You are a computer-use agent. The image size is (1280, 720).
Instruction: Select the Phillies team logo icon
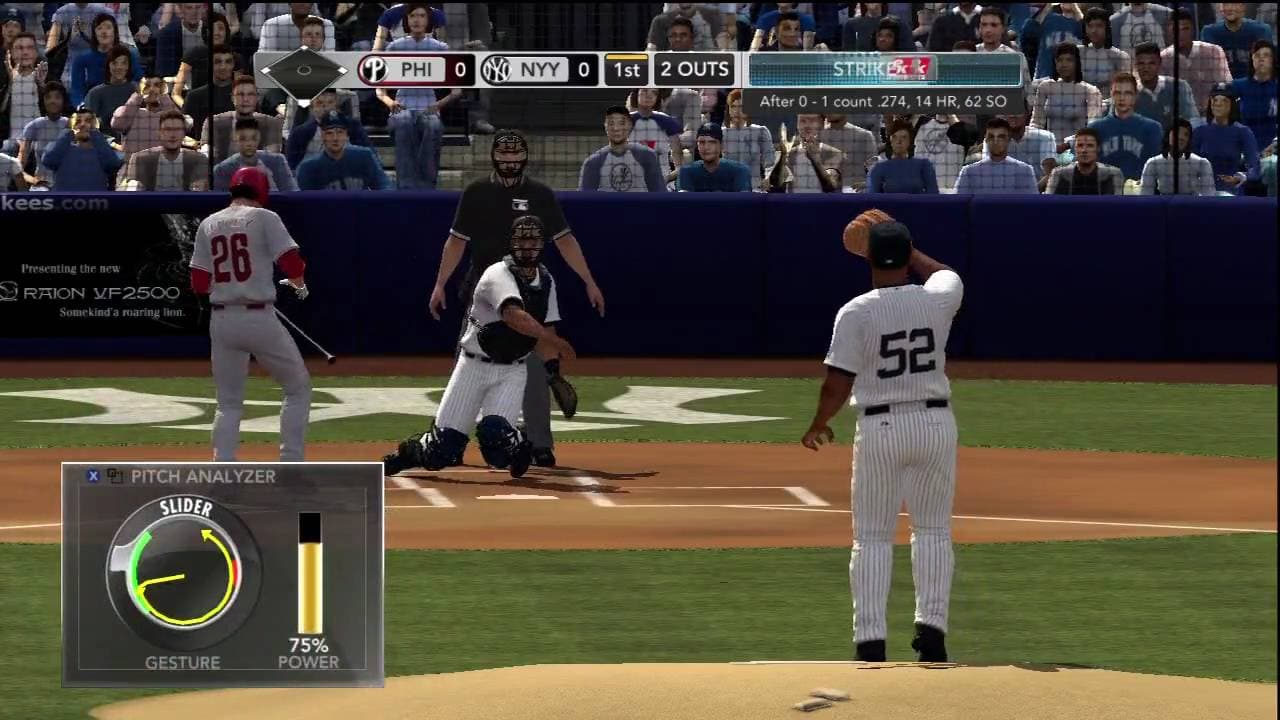pos(373,70)
